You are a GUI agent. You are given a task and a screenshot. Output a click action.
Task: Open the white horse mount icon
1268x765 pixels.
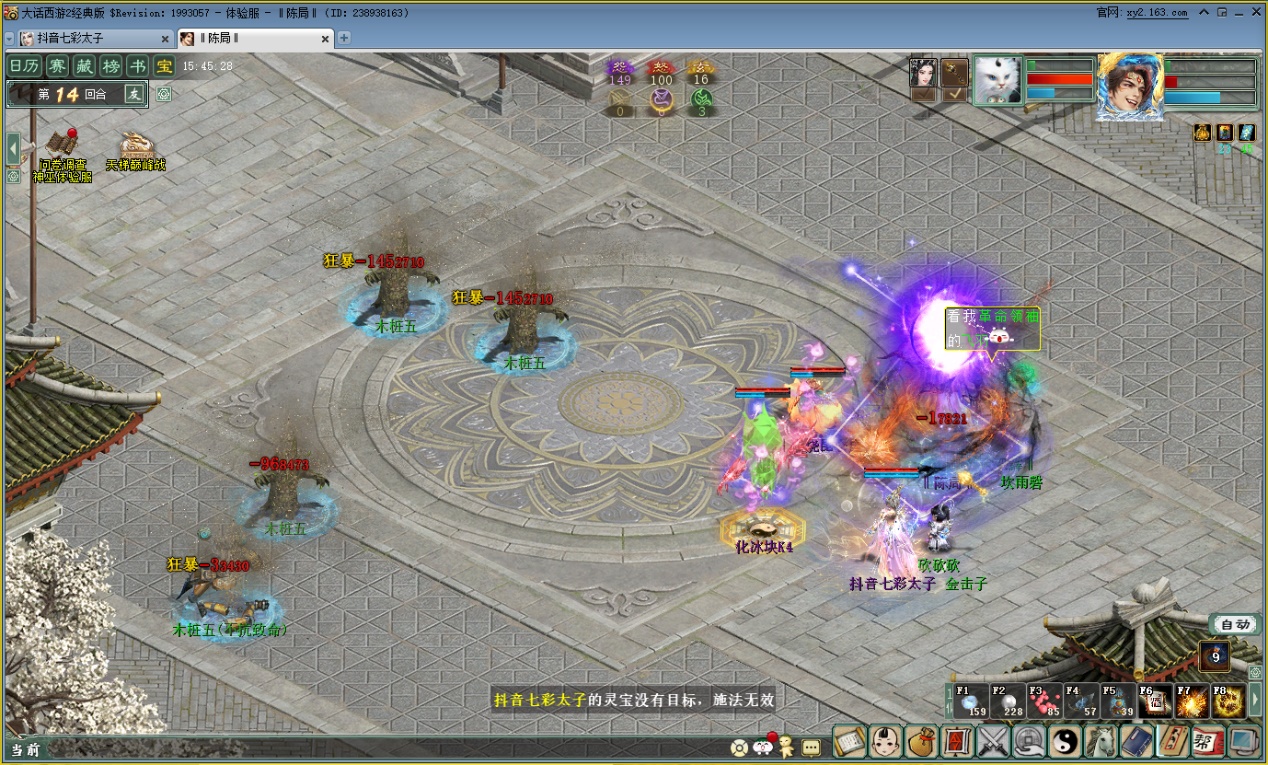(x=1101, y=741)
